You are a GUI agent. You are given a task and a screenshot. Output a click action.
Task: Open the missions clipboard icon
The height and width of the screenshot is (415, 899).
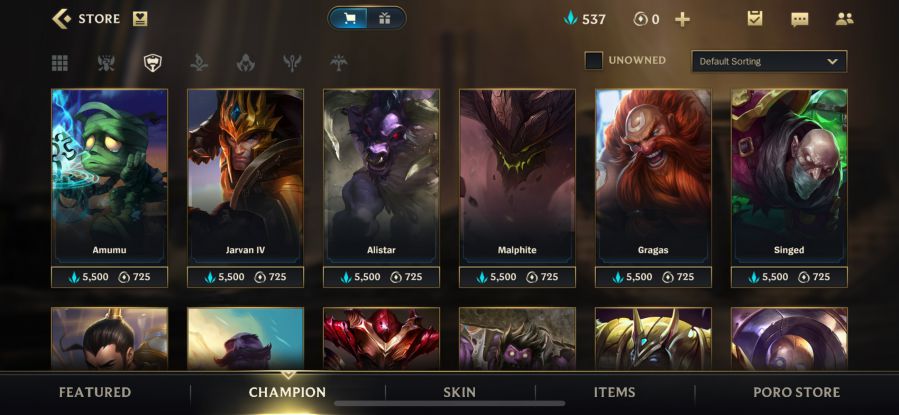(755, 19)
